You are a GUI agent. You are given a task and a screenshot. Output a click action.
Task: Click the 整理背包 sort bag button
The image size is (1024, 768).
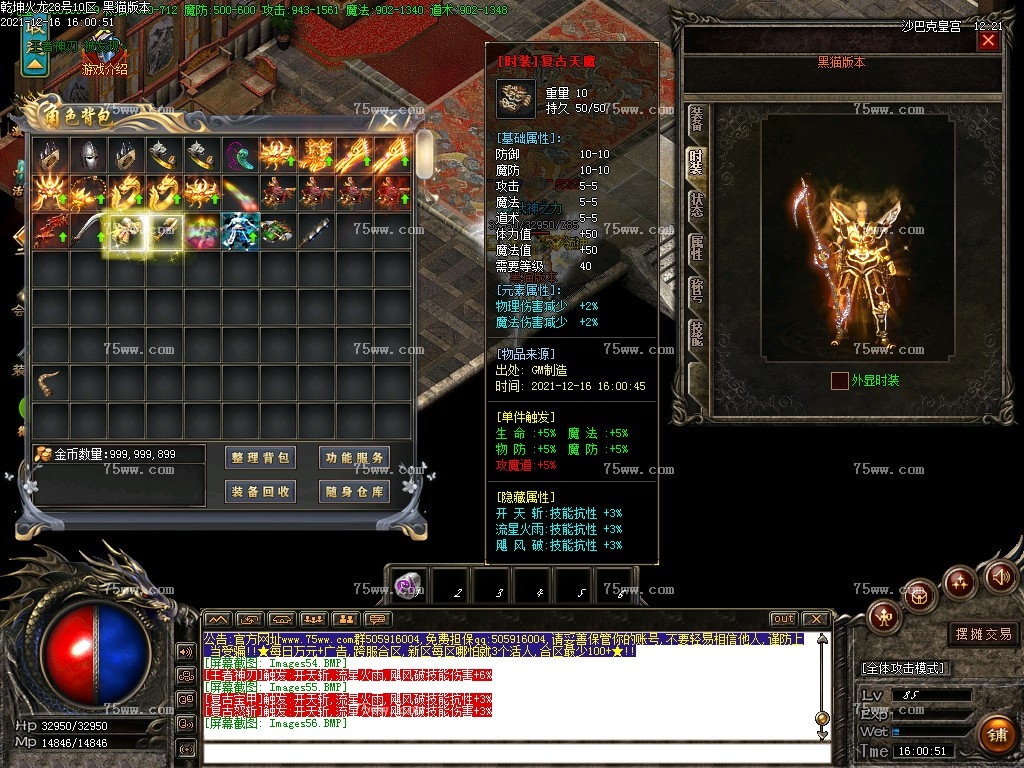click(x=260, y=458)
